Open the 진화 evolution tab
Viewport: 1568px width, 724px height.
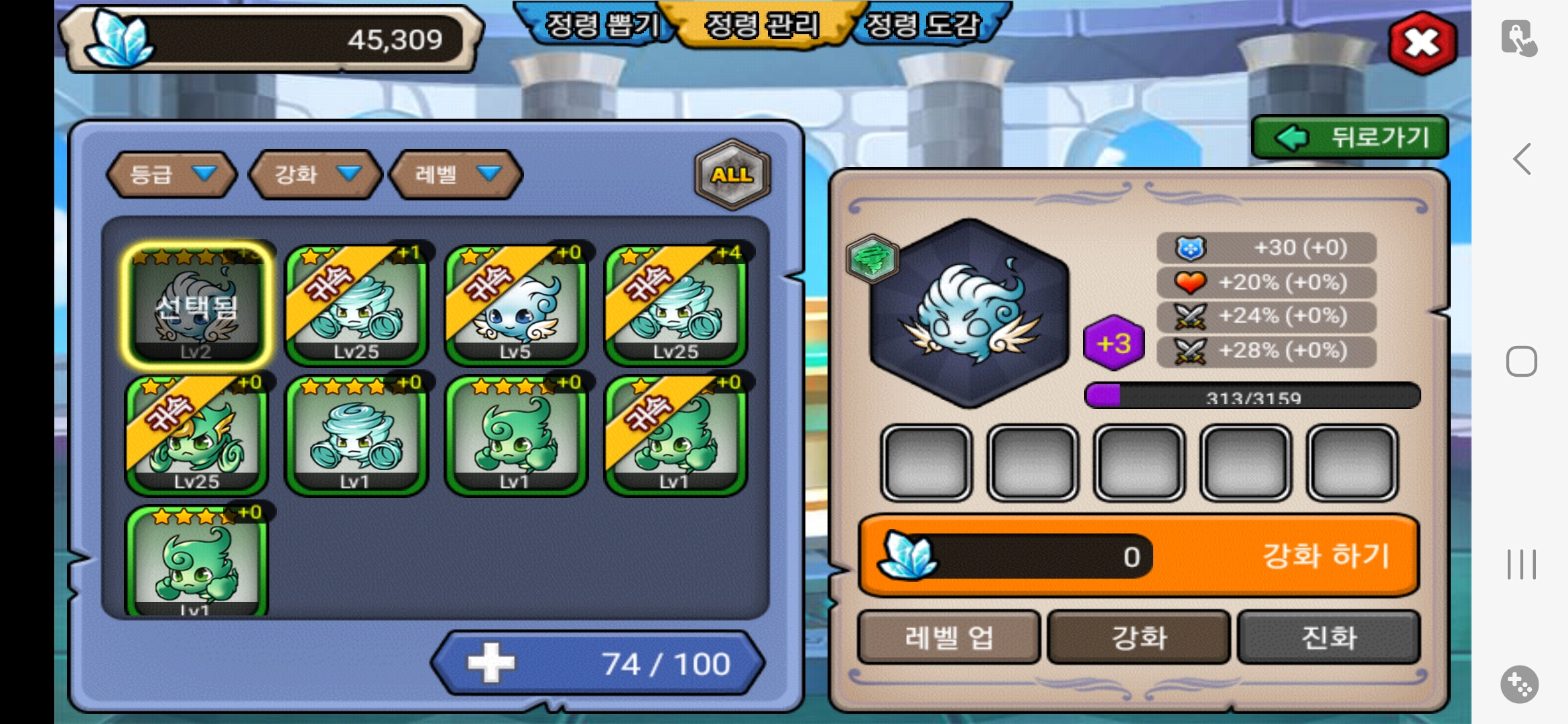[x=1329, y=637]
